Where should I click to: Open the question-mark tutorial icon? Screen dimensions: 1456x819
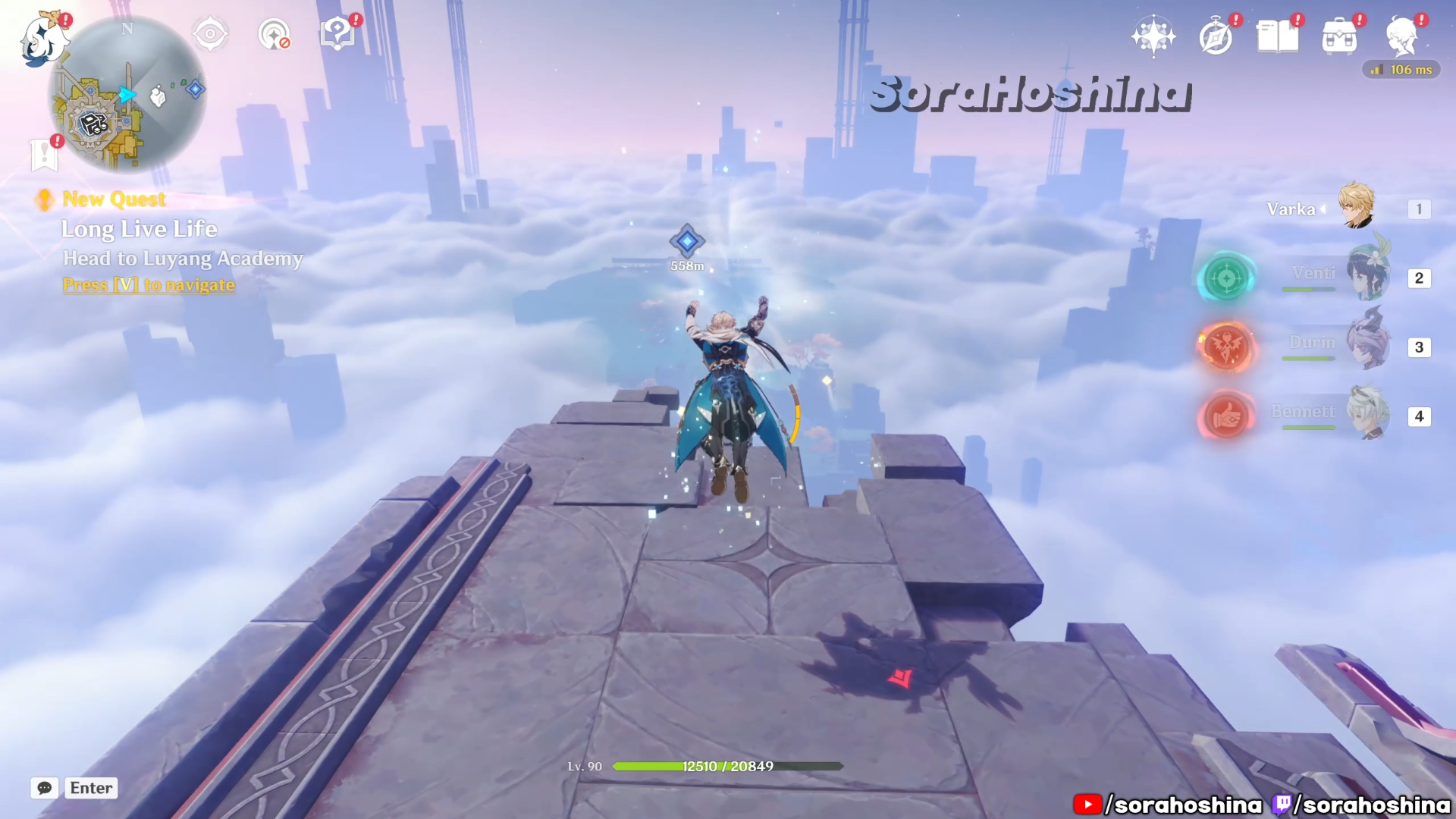(x=337, y=34)
